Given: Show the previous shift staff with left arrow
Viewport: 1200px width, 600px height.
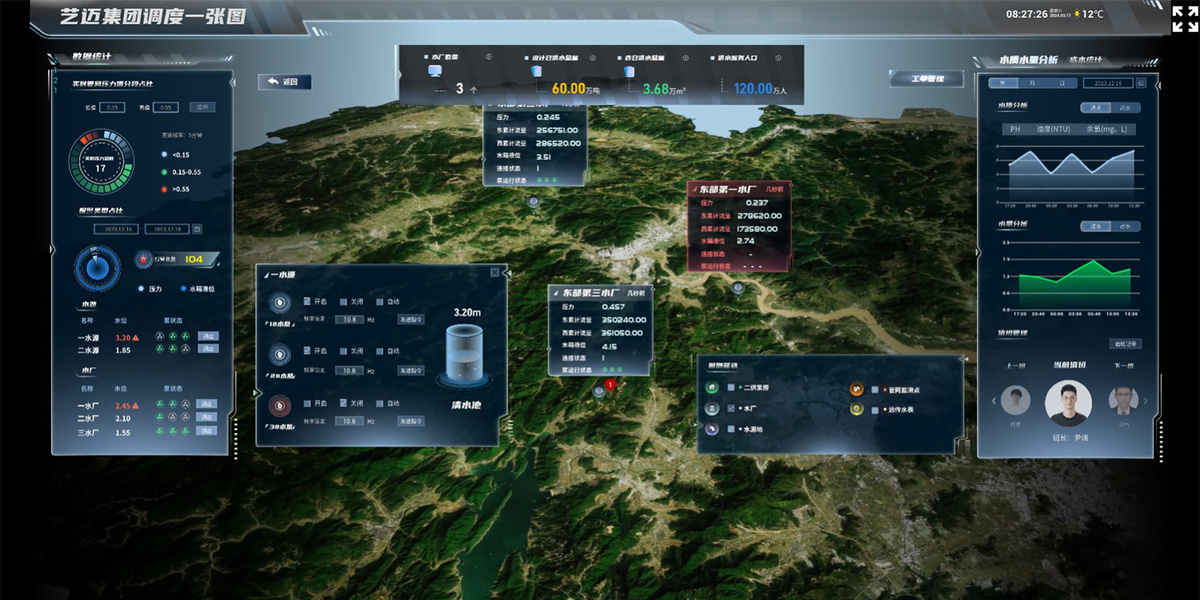Looking at the screenshot, I should [993, 402].
